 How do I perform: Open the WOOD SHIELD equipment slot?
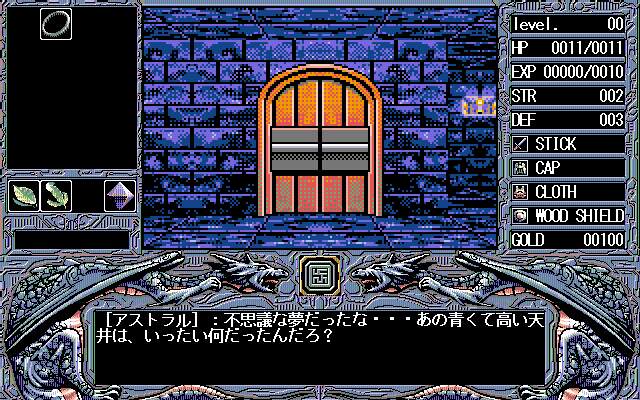tap(568, 216)
